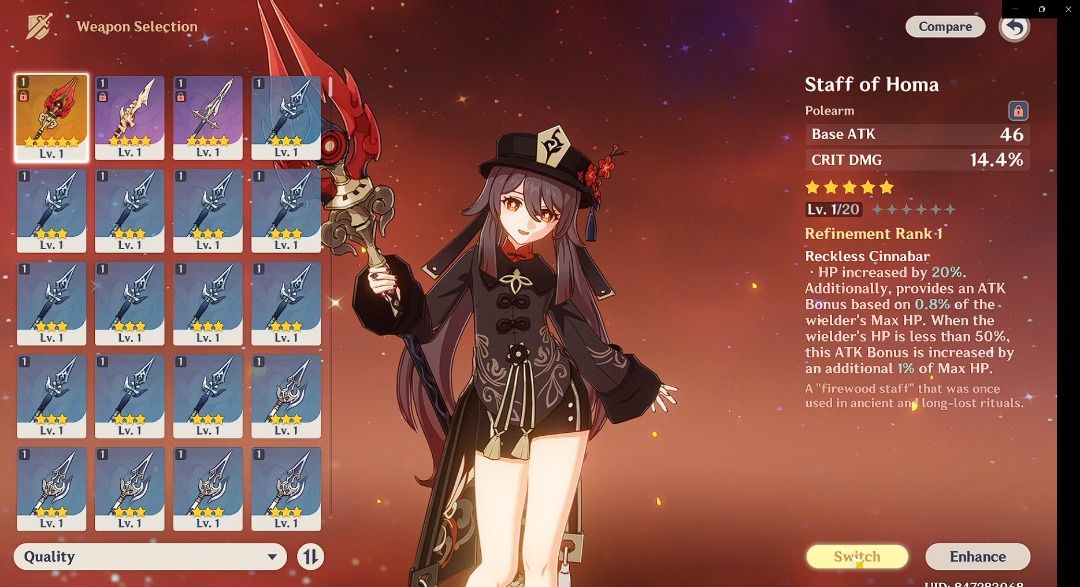Switch to the selected weapon

pos(857,557)
